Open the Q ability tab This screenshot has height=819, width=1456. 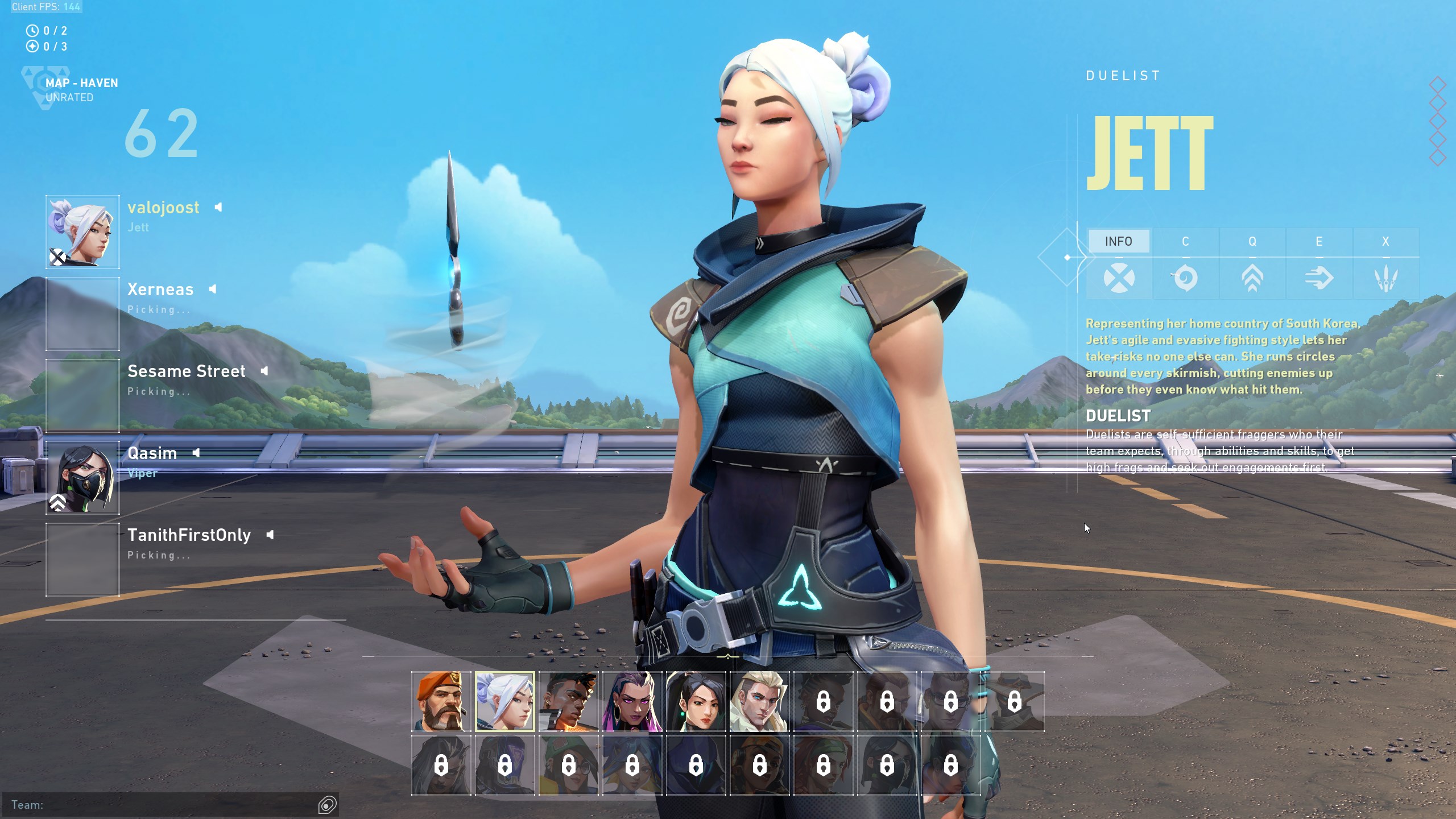(x=1252, y=242)
